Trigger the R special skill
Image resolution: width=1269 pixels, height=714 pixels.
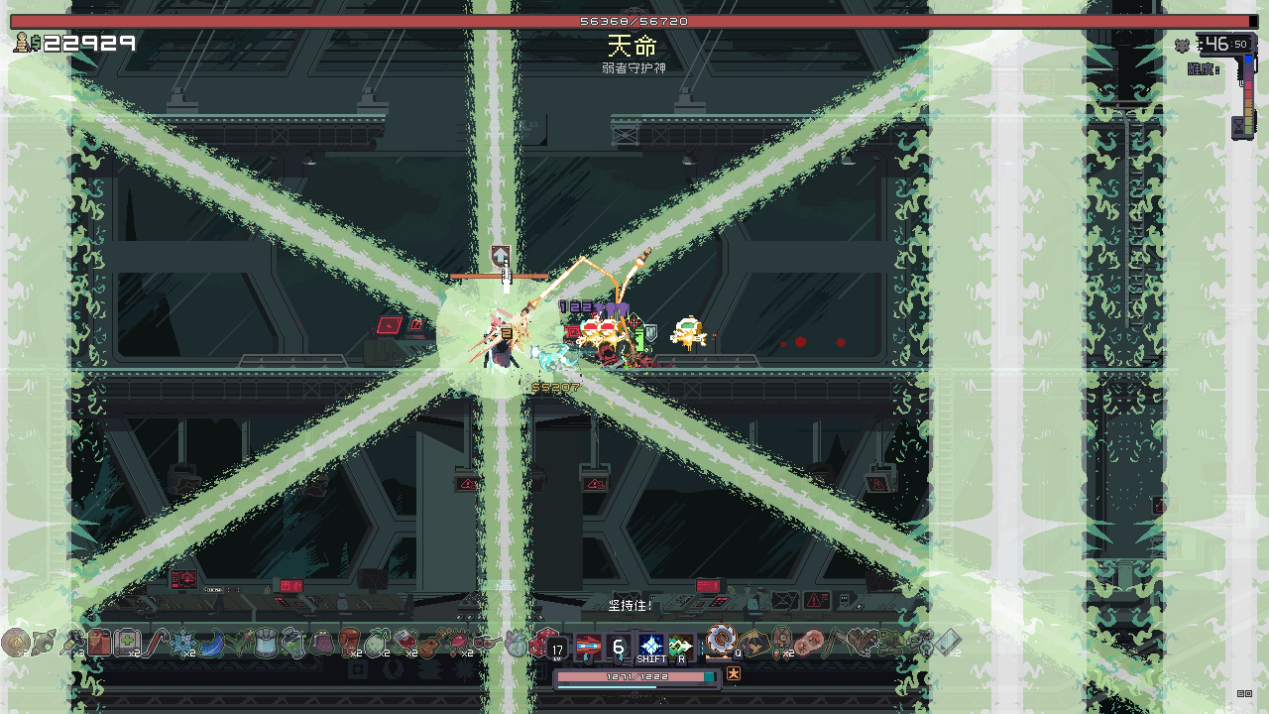pos(681,647)
